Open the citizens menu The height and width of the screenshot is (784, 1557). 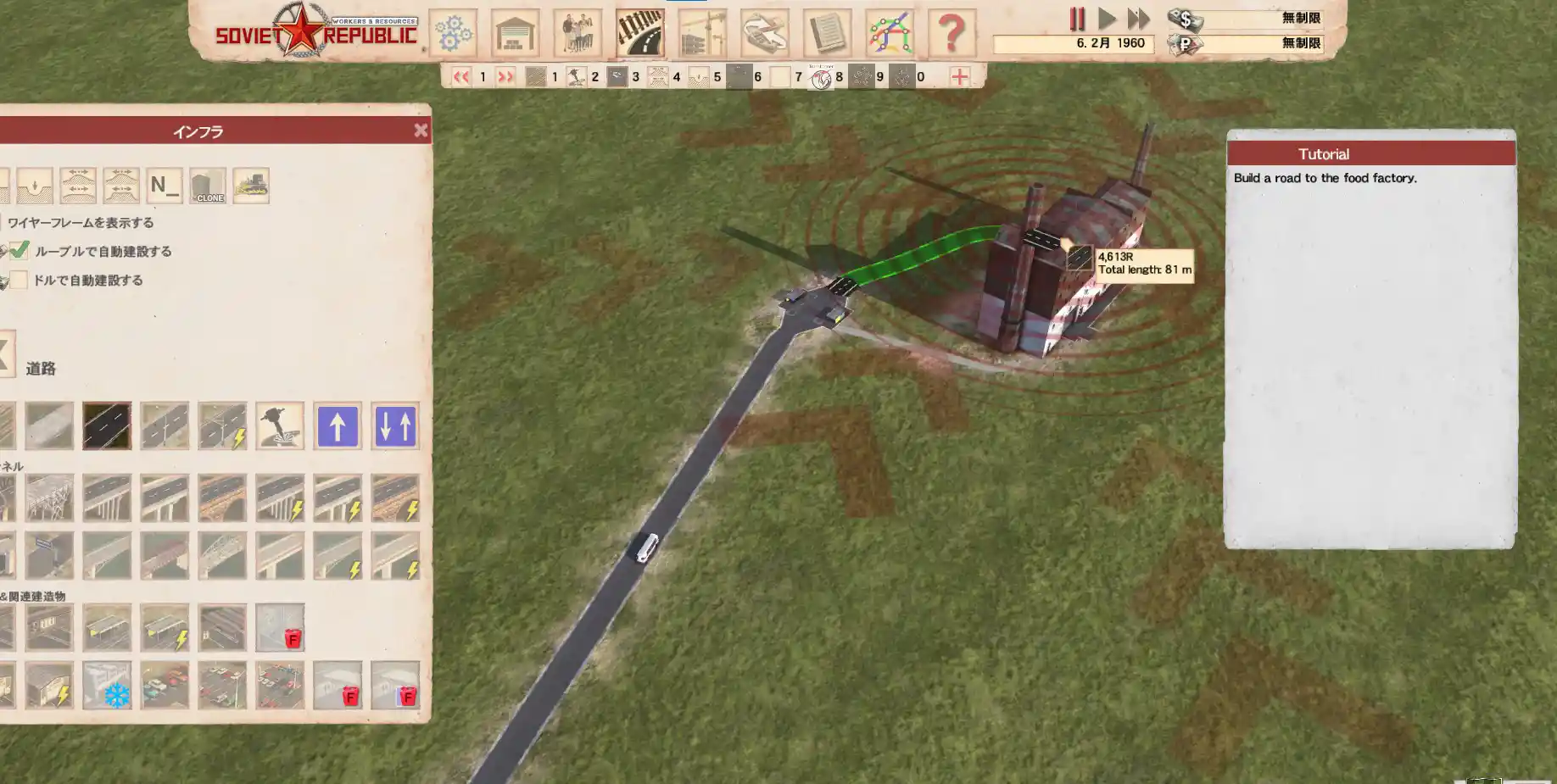click(x=578, y=34)
